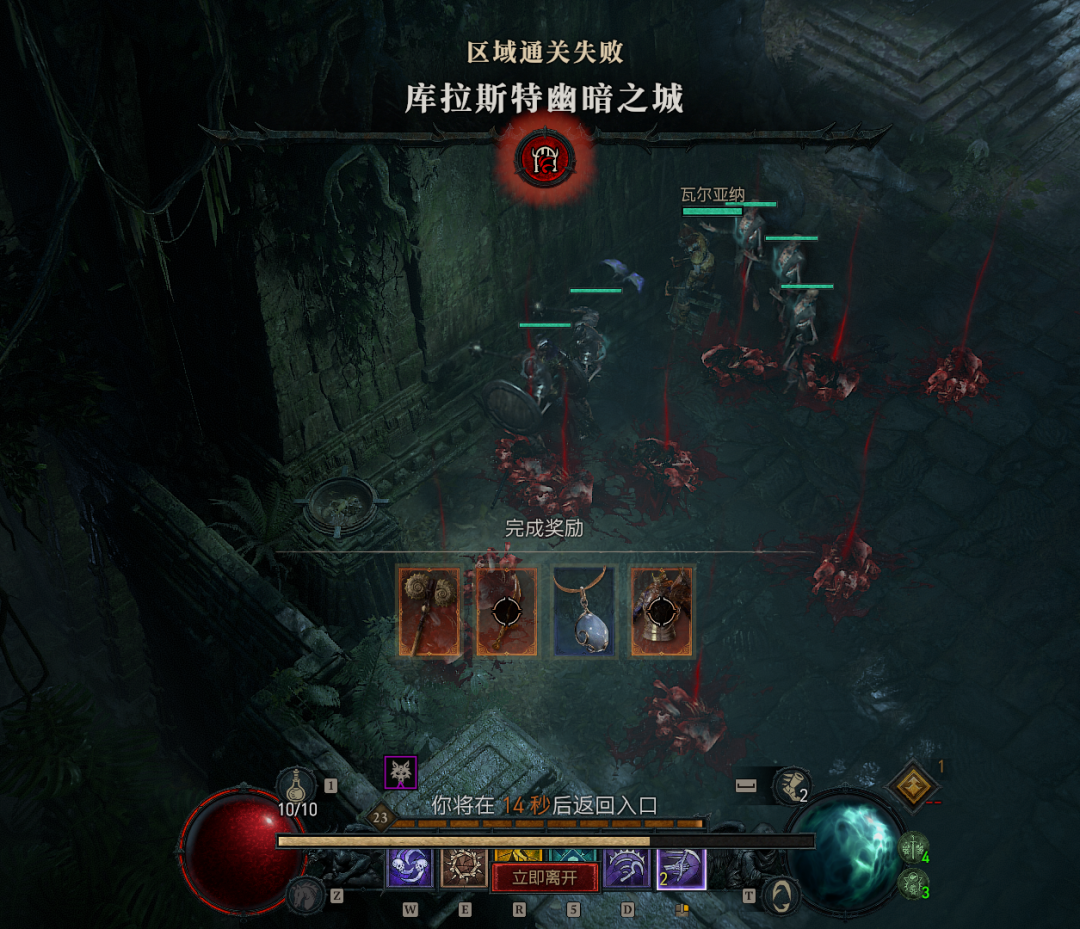Use the healing potion icon
Viewport: 1080px width, 929px height.
tap(296, 785)
